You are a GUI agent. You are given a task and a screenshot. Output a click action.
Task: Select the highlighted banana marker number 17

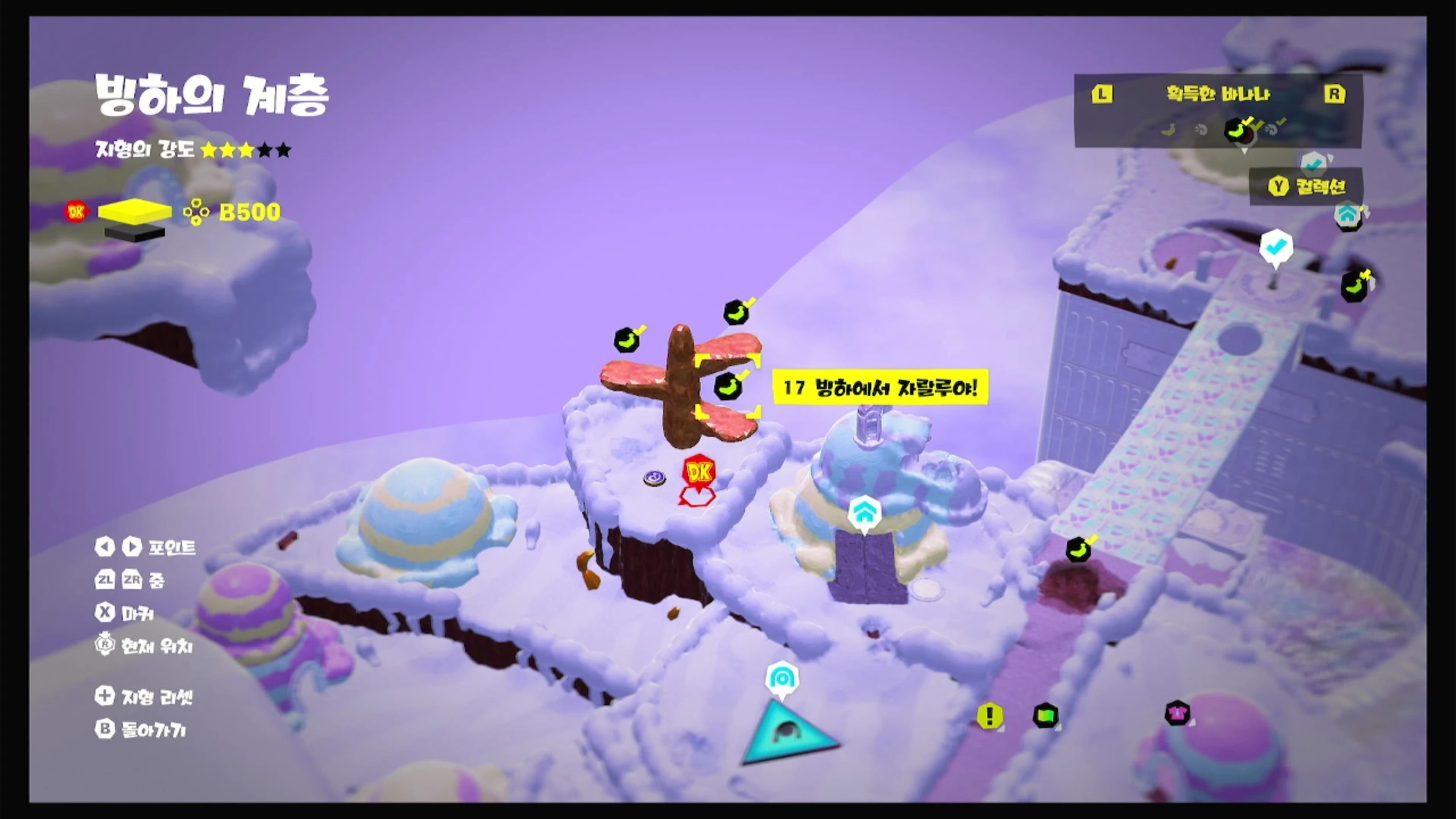[x=727, y=387]
